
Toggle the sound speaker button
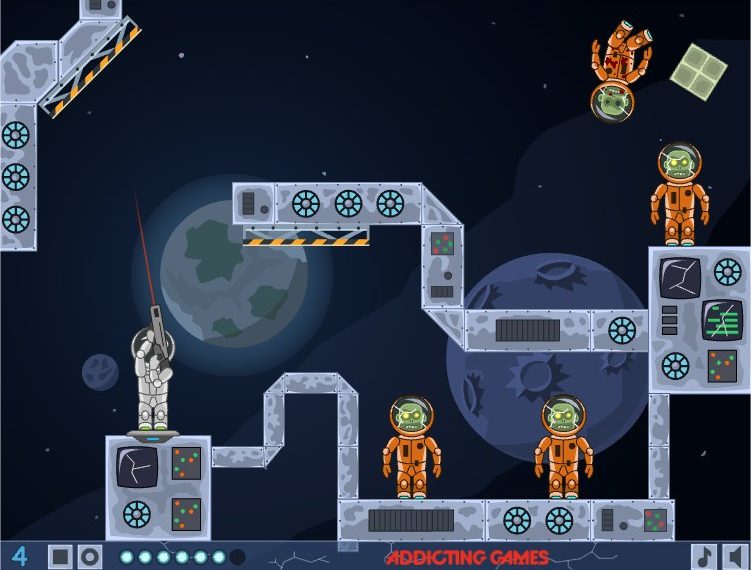(735, 556)
